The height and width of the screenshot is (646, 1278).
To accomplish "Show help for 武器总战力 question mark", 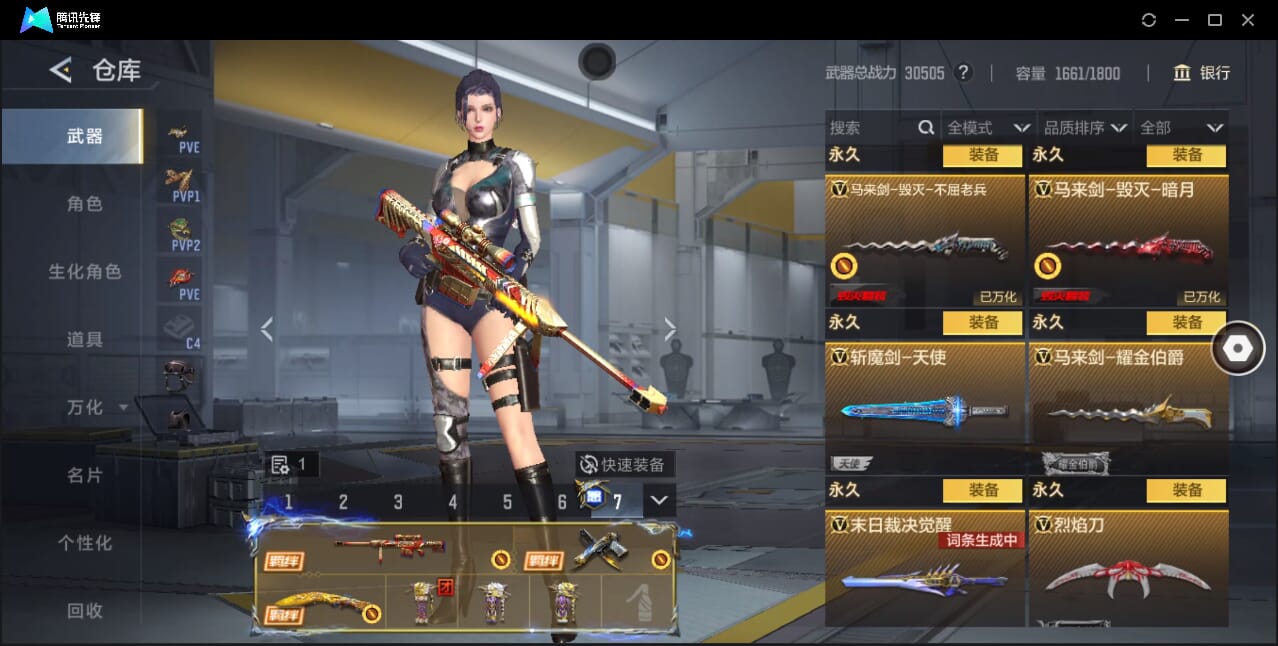I will click(963, 73).
